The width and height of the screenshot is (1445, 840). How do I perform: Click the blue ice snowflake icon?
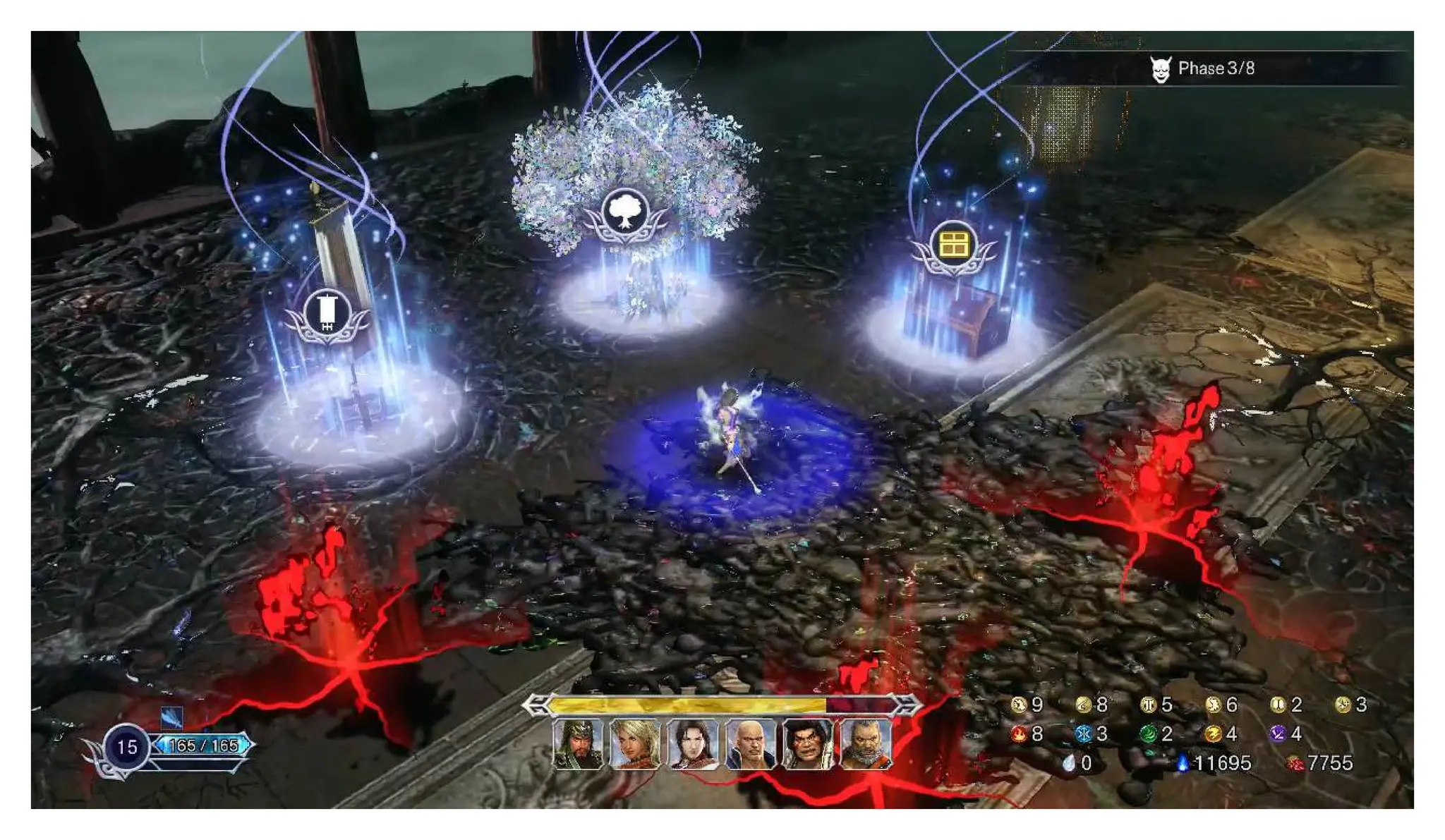(x=1083, y=734)
